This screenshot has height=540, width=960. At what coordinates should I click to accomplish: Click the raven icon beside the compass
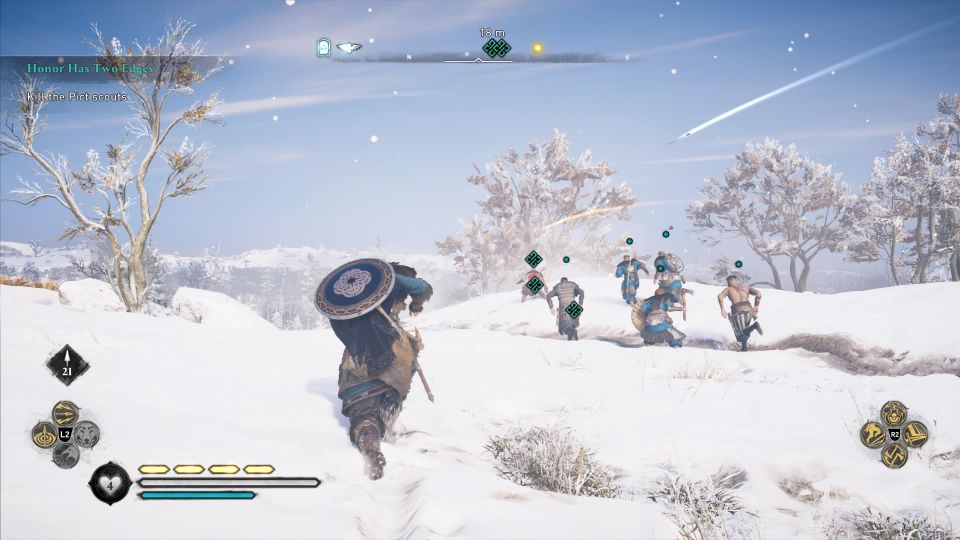[x=348, y=47]
